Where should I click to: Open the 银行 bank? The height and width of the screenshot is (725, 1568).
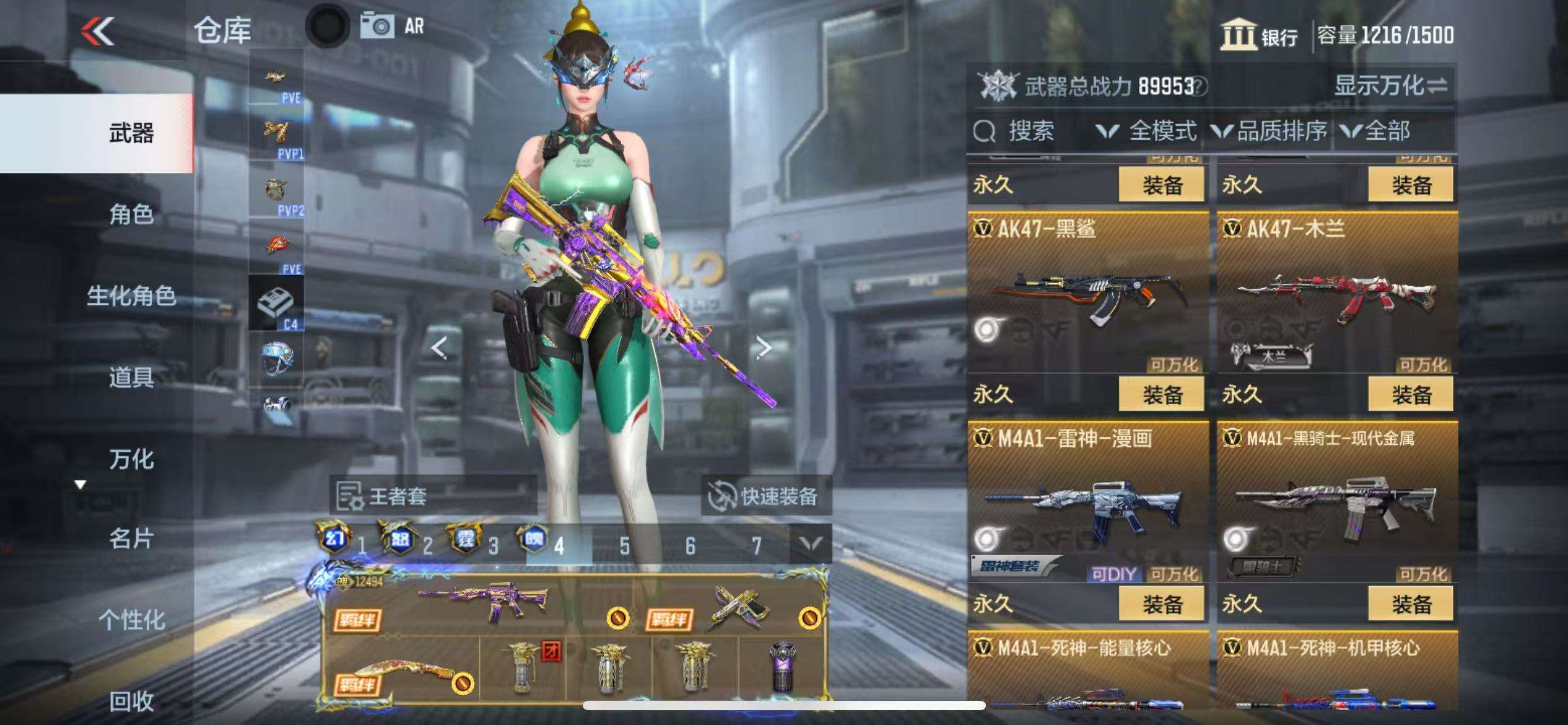pyautogui.click(x=1260, y=35)
